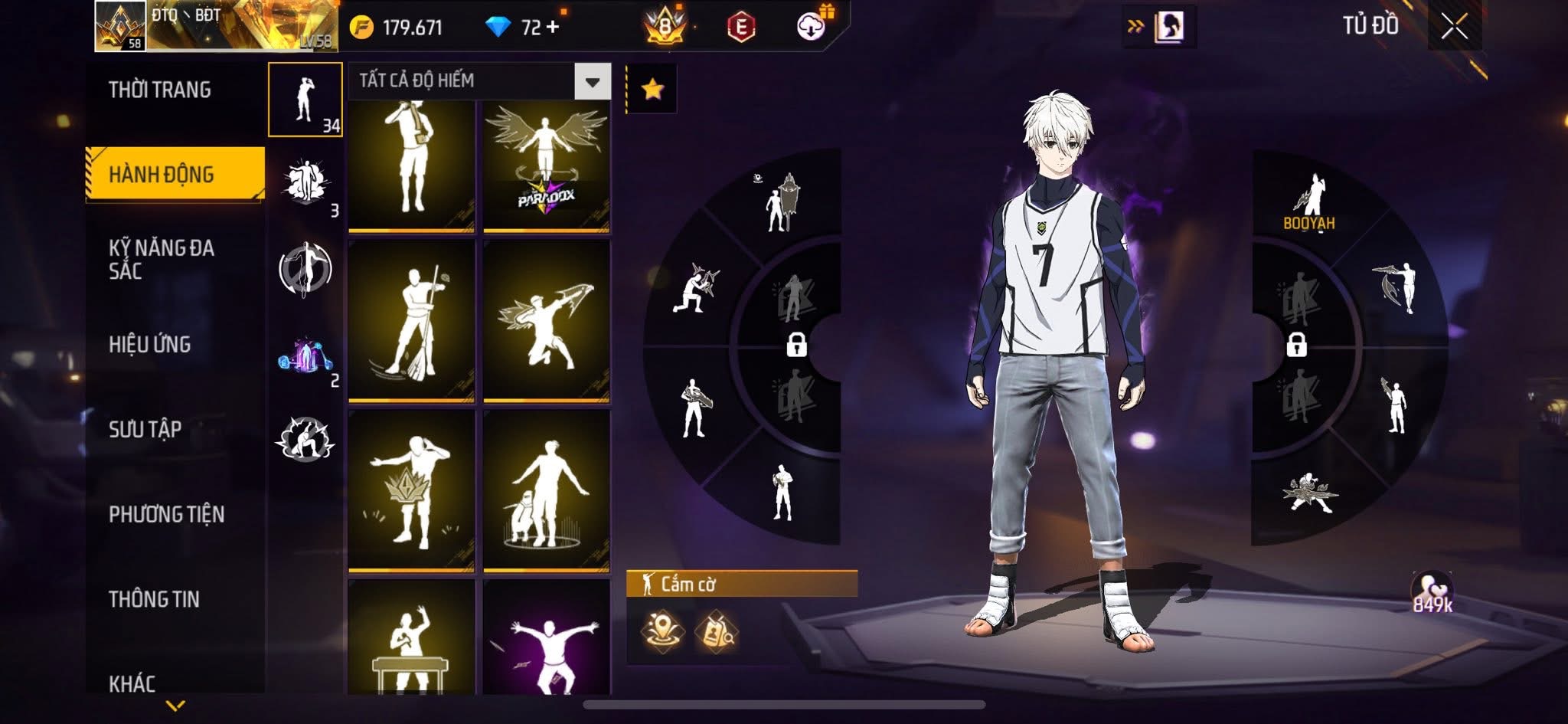
Task: Toggle the star favorites filter
Action: tap(652, 90)
